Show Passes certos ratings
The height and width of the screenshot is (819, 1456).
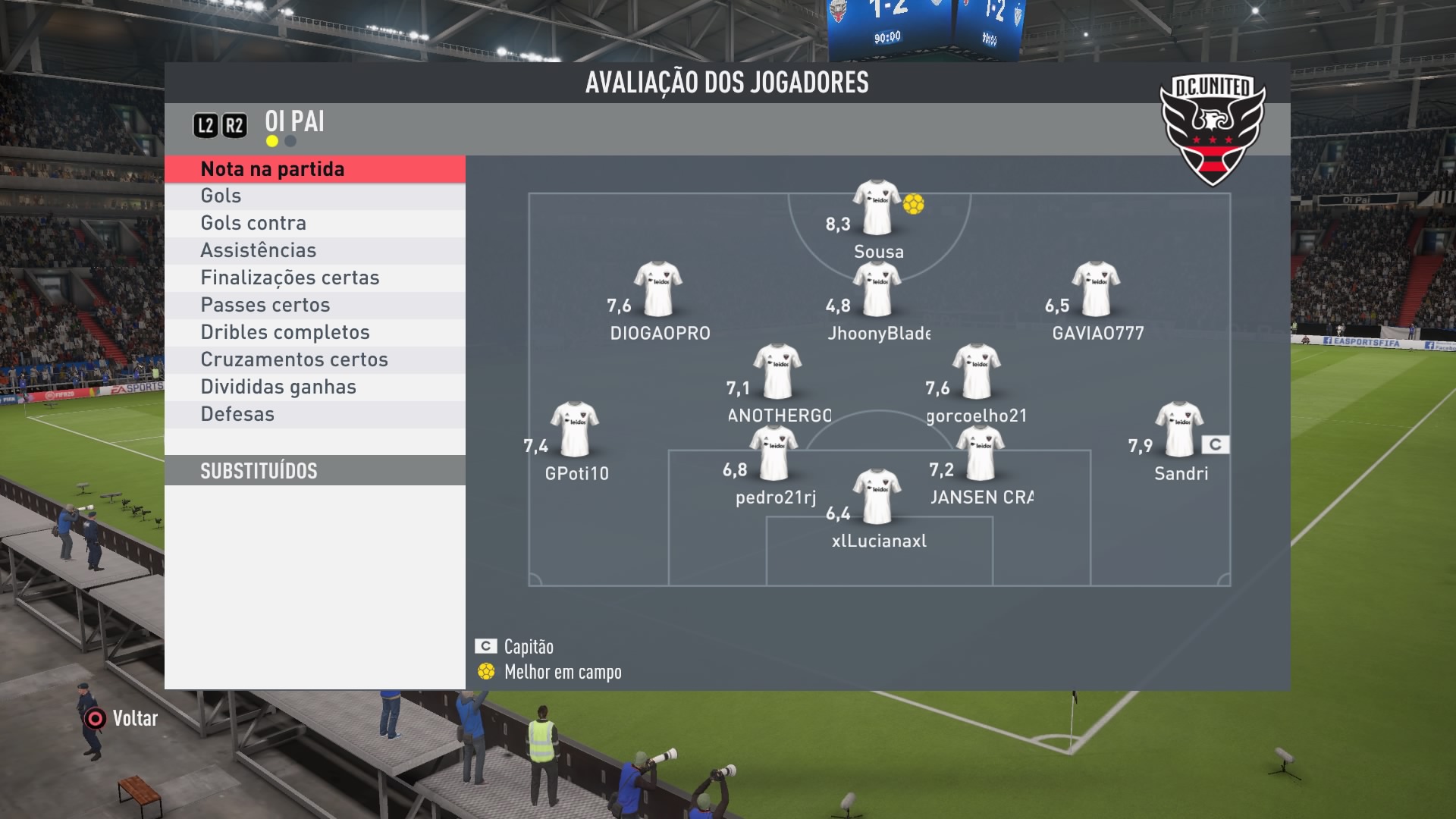pos(315,306)
